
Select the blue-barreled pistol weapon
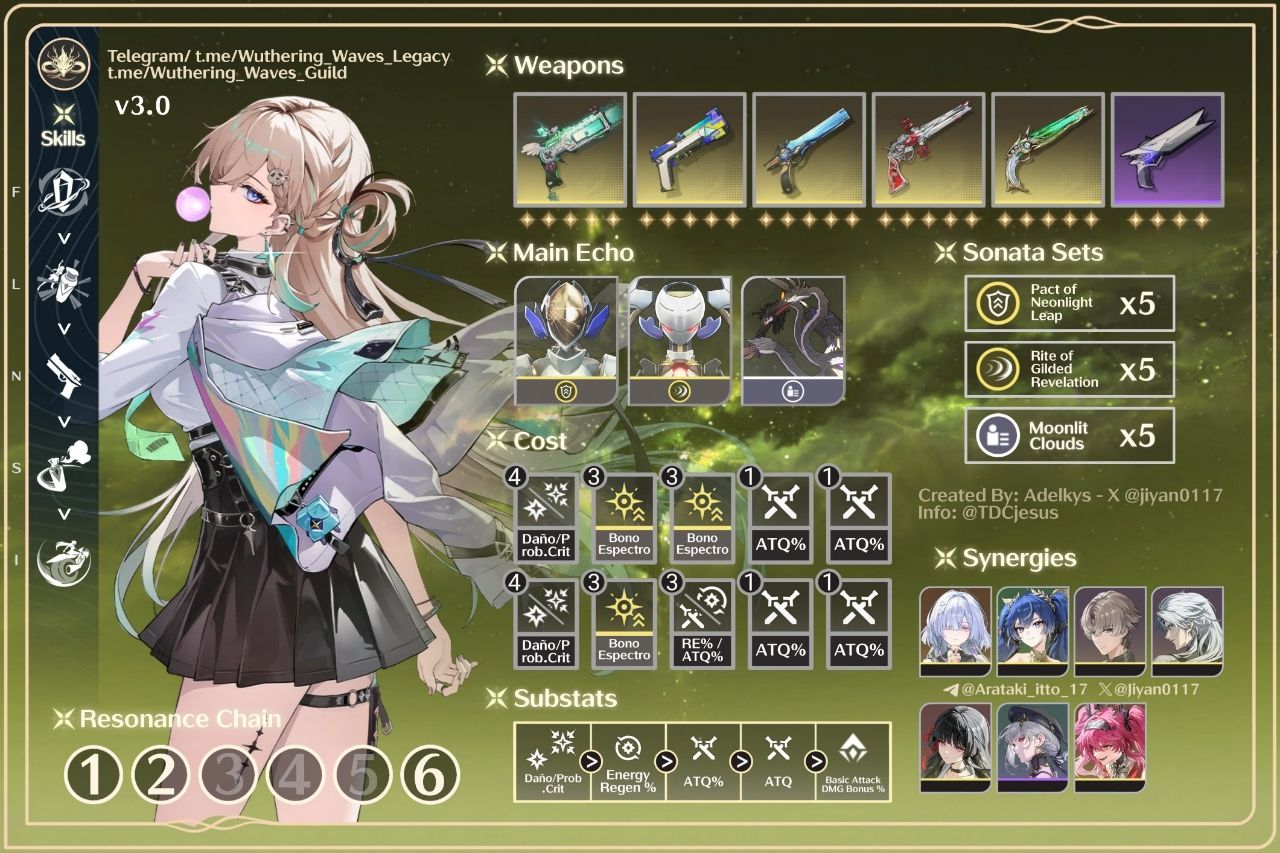point(809,150)
